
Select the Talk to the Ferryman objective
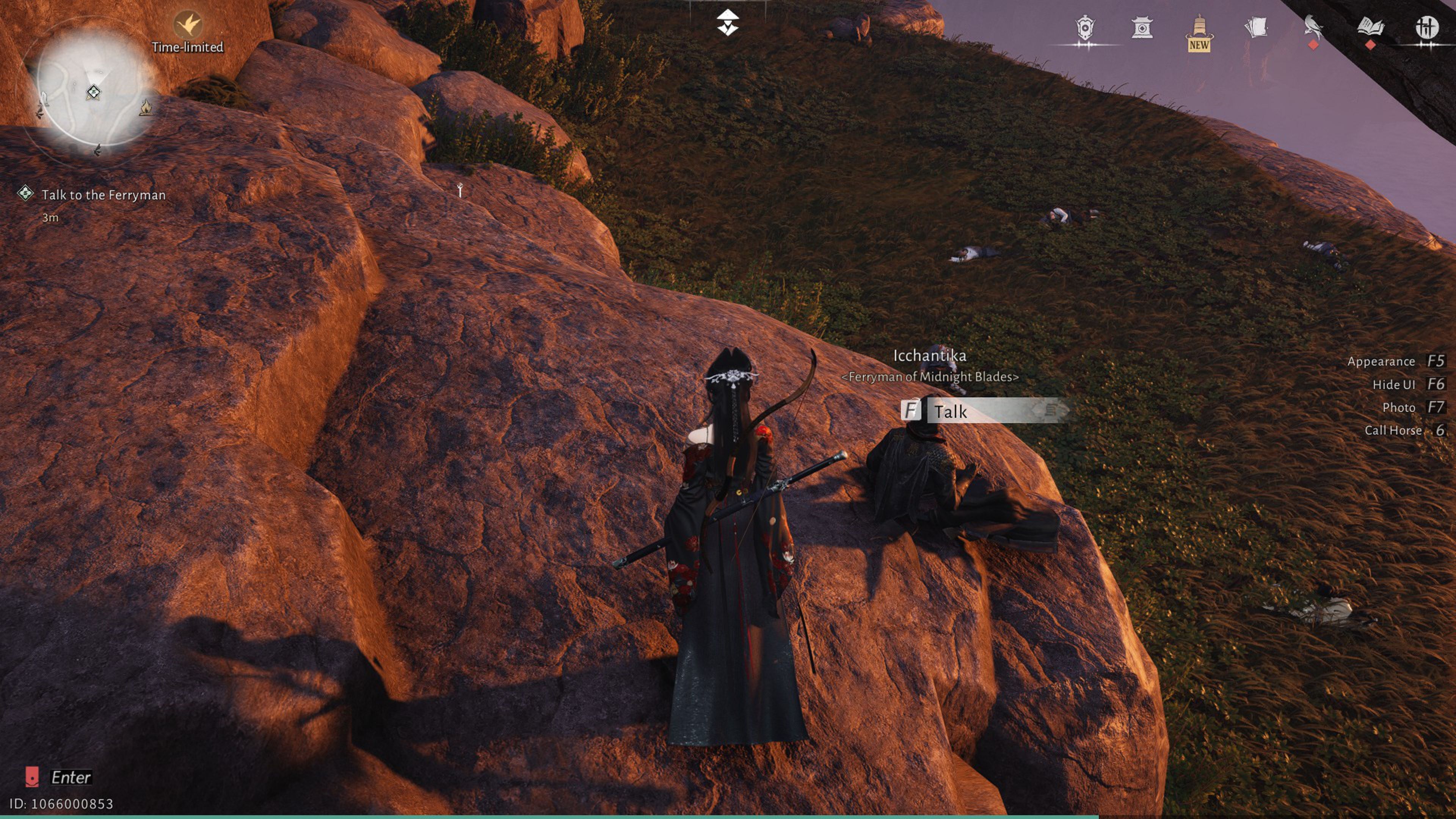[x=103, y=195]
